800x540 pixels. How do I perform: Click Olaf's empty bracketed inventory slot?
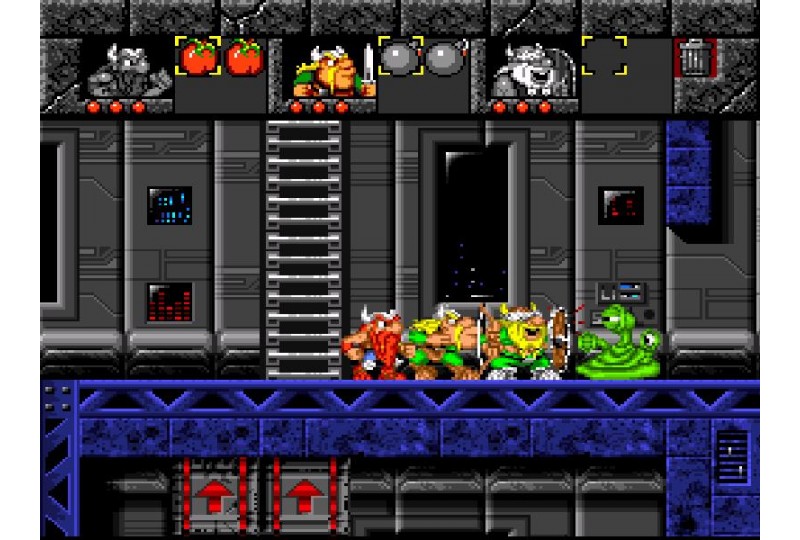click(x=604, y=57)
